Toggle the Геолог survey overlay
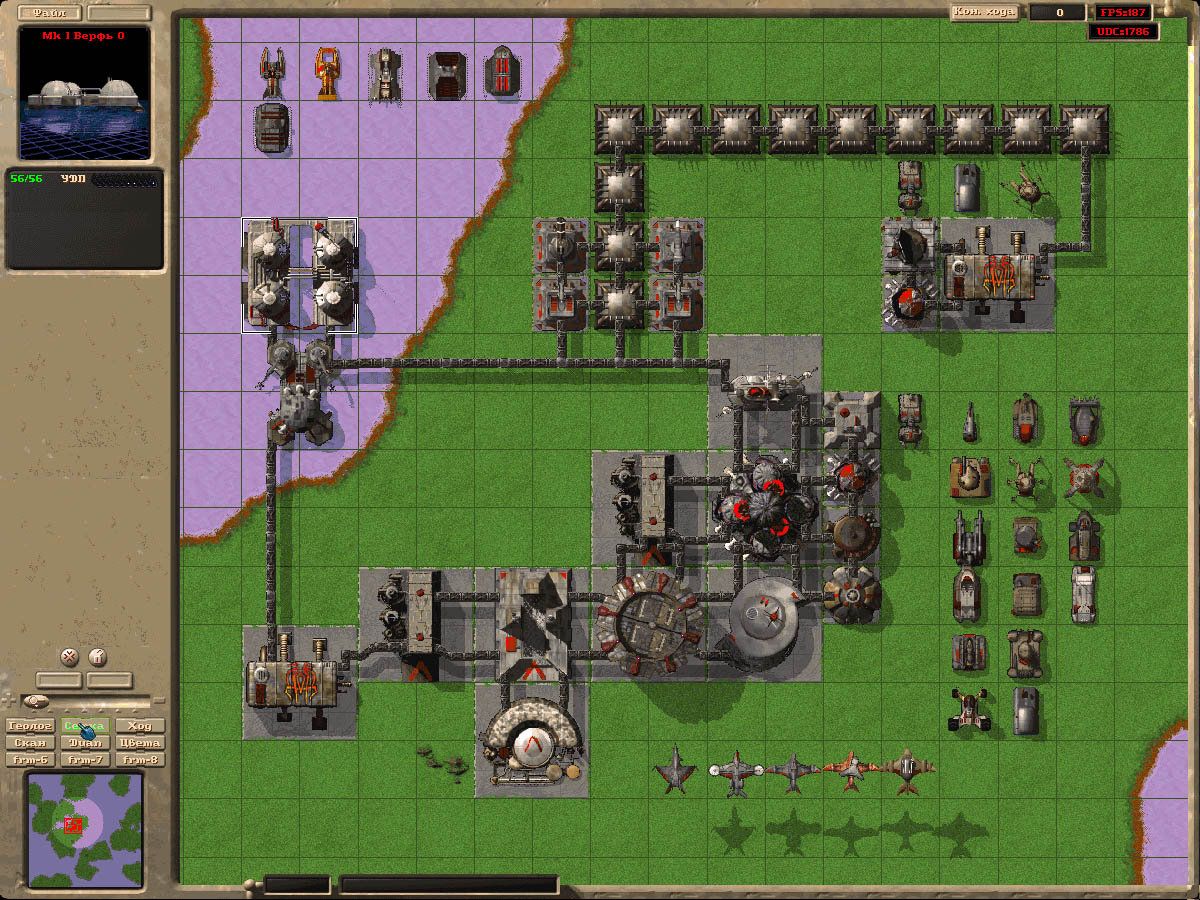The image size is (1200, 900). click(x=30, y=726)
